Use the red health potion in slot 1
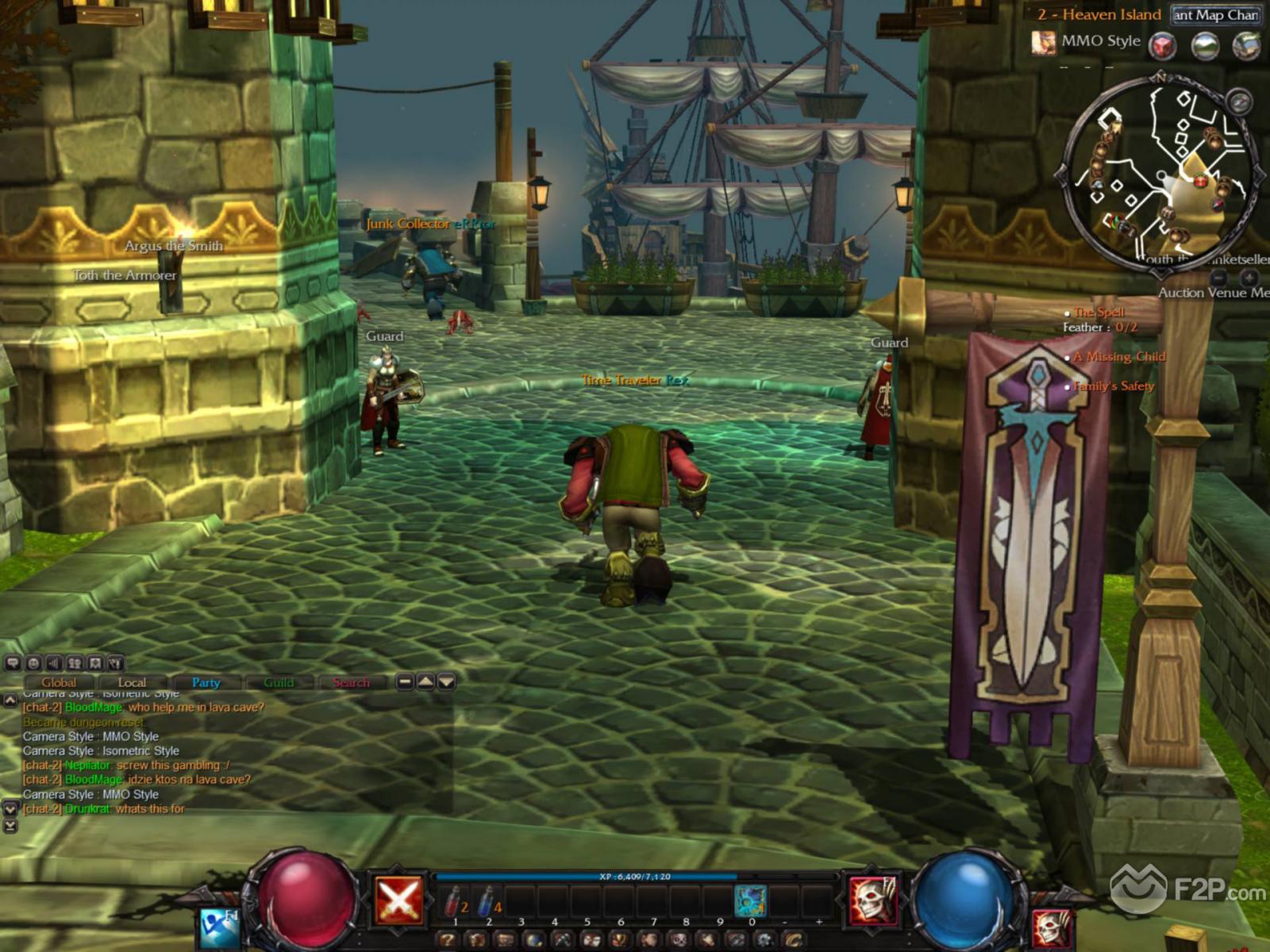 pos(455,901)
